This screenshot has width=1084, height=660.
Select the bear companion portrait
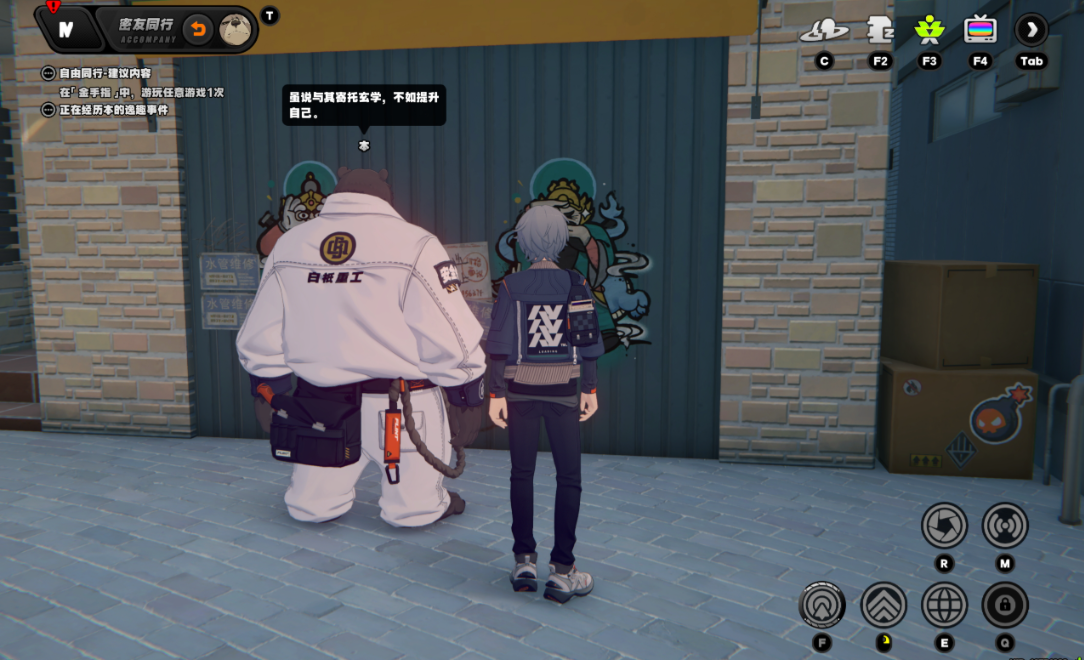click(235, 28)
